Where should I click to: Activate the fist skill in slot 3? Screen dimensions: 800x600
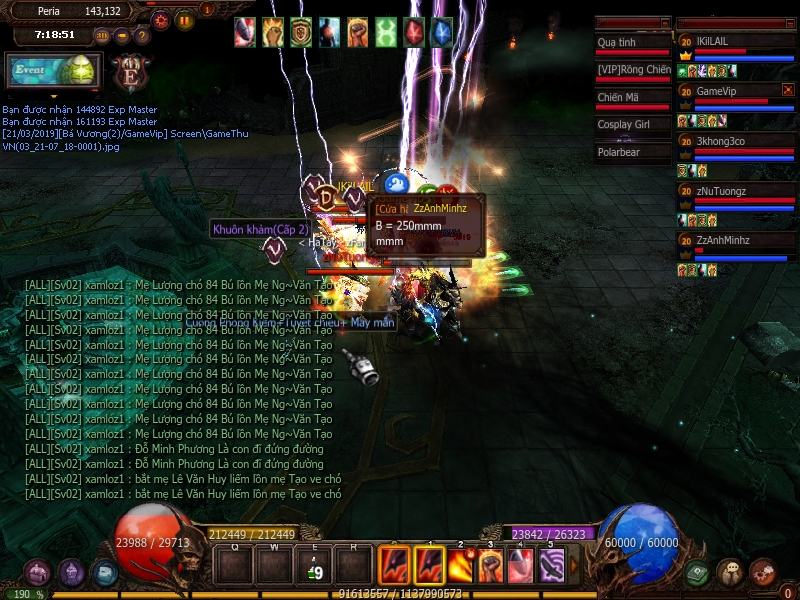[x=490, y=566]
